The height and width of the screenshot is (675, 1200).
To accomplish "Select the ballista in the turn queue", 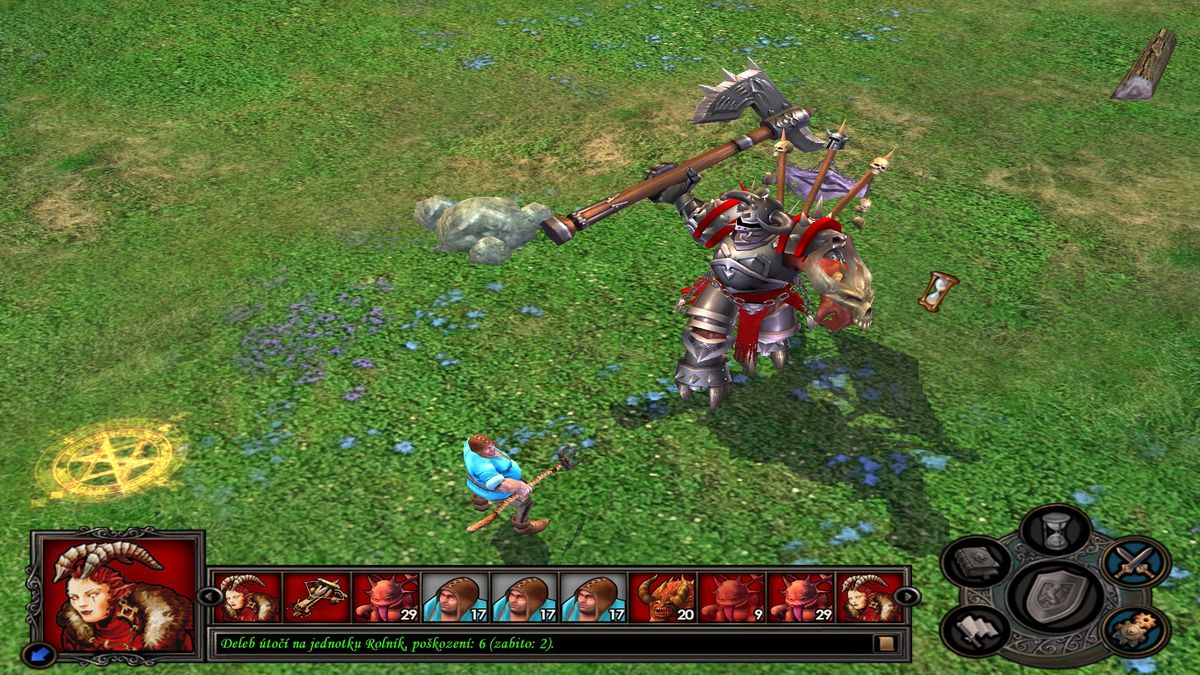I will click(316, 597).
